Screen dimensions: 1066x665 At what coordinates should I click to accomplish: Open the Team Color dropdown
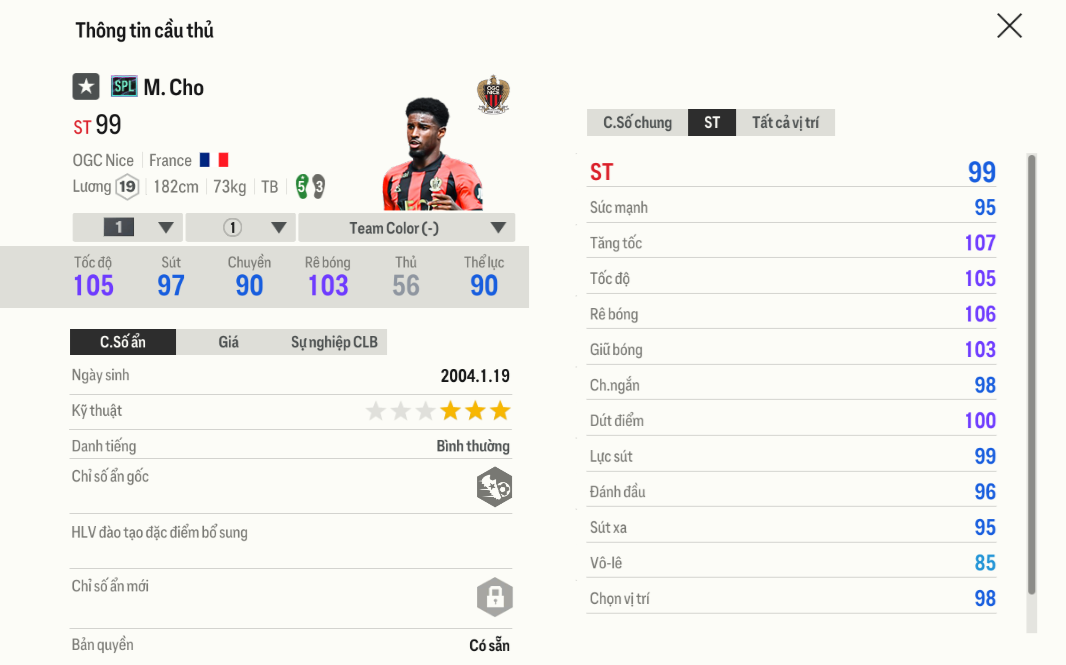[x=406, y=228]
